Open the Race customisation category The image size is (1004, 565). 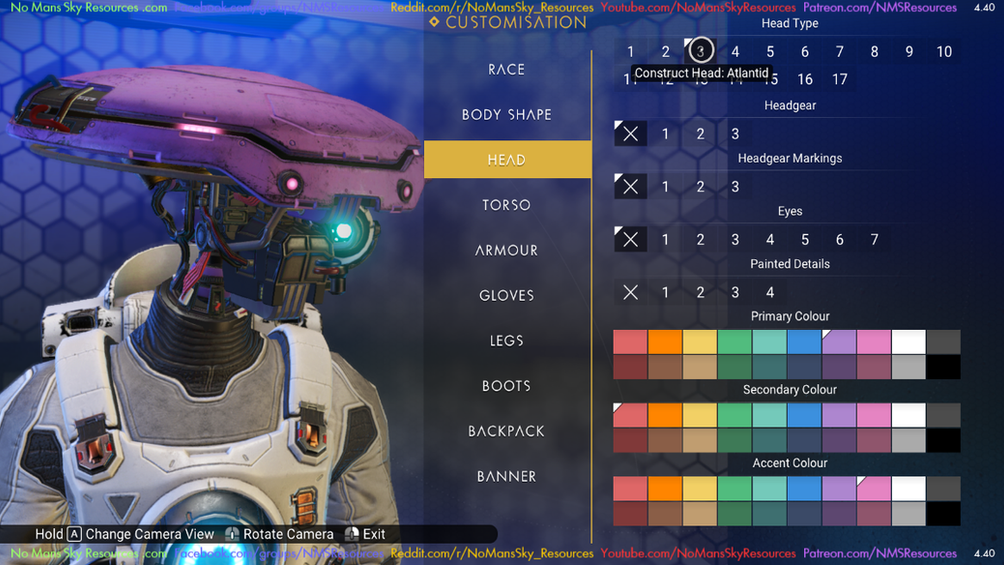point(507,69)
